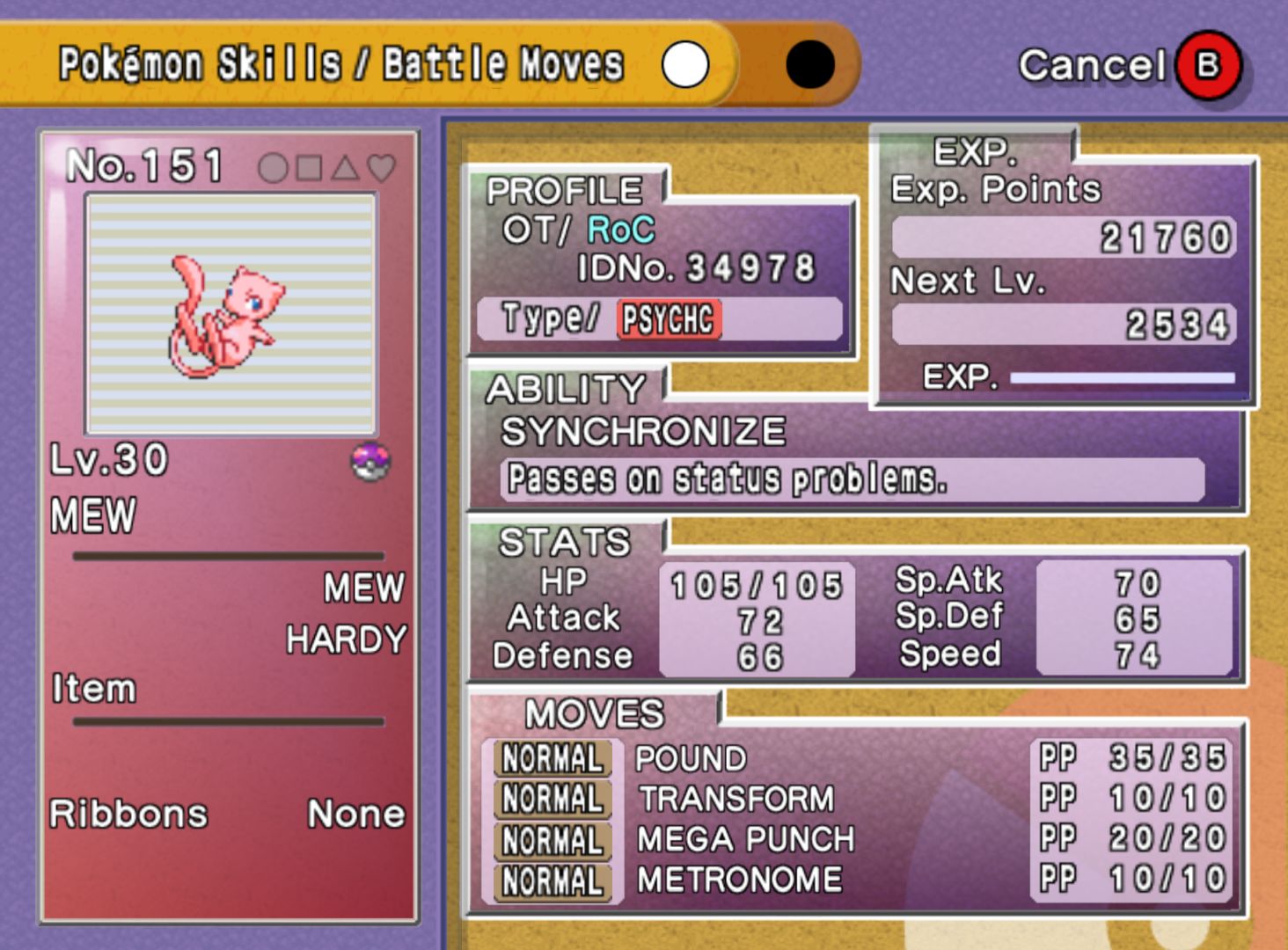This screenshot has height=950, width=1288.
Task: Switch to the black page indicator dot
Action: (x=809, y=65)
